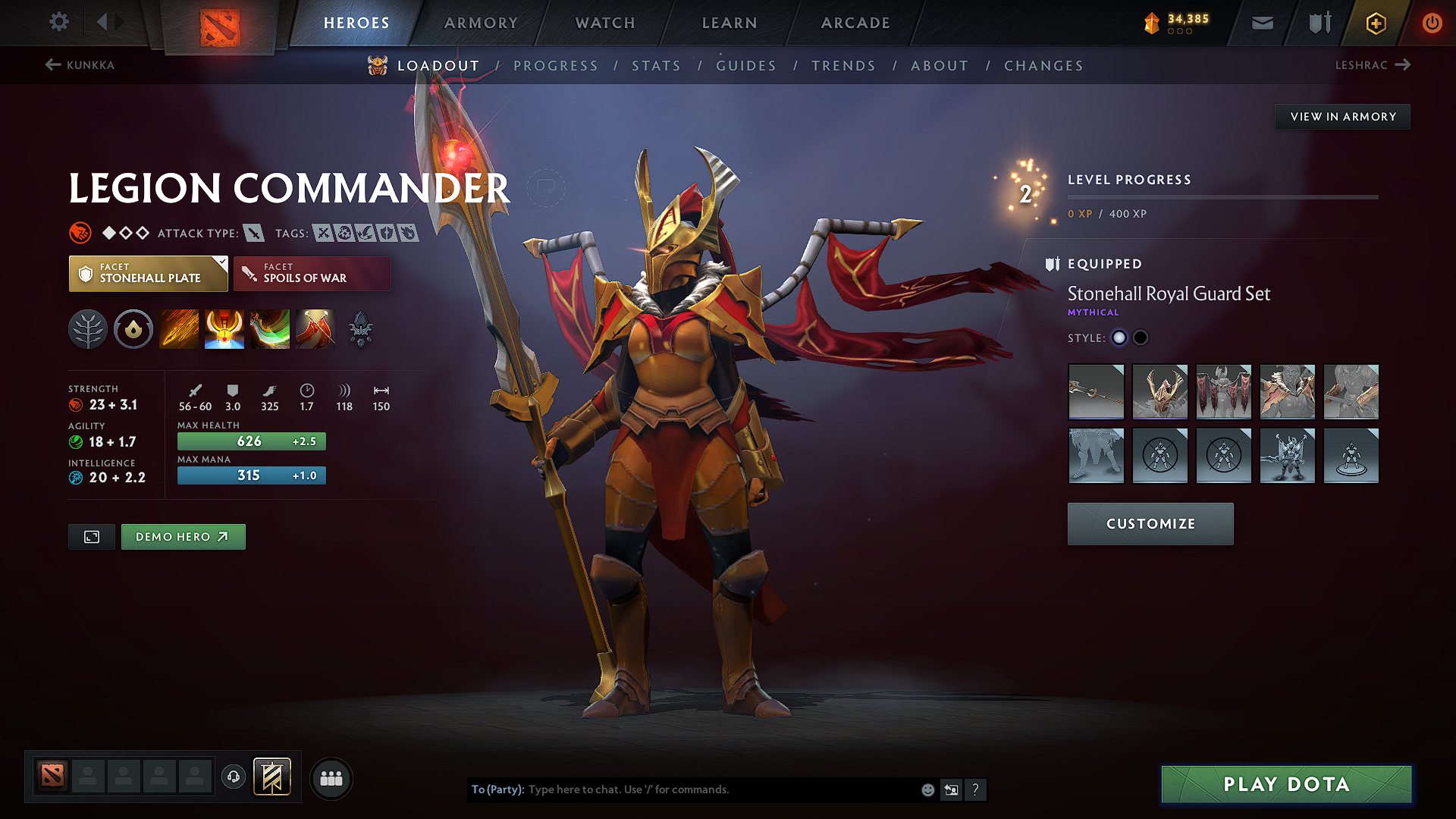Screen dimensions: 1456x819
Task: Select the white style option dot
Action: point(1119,337)
